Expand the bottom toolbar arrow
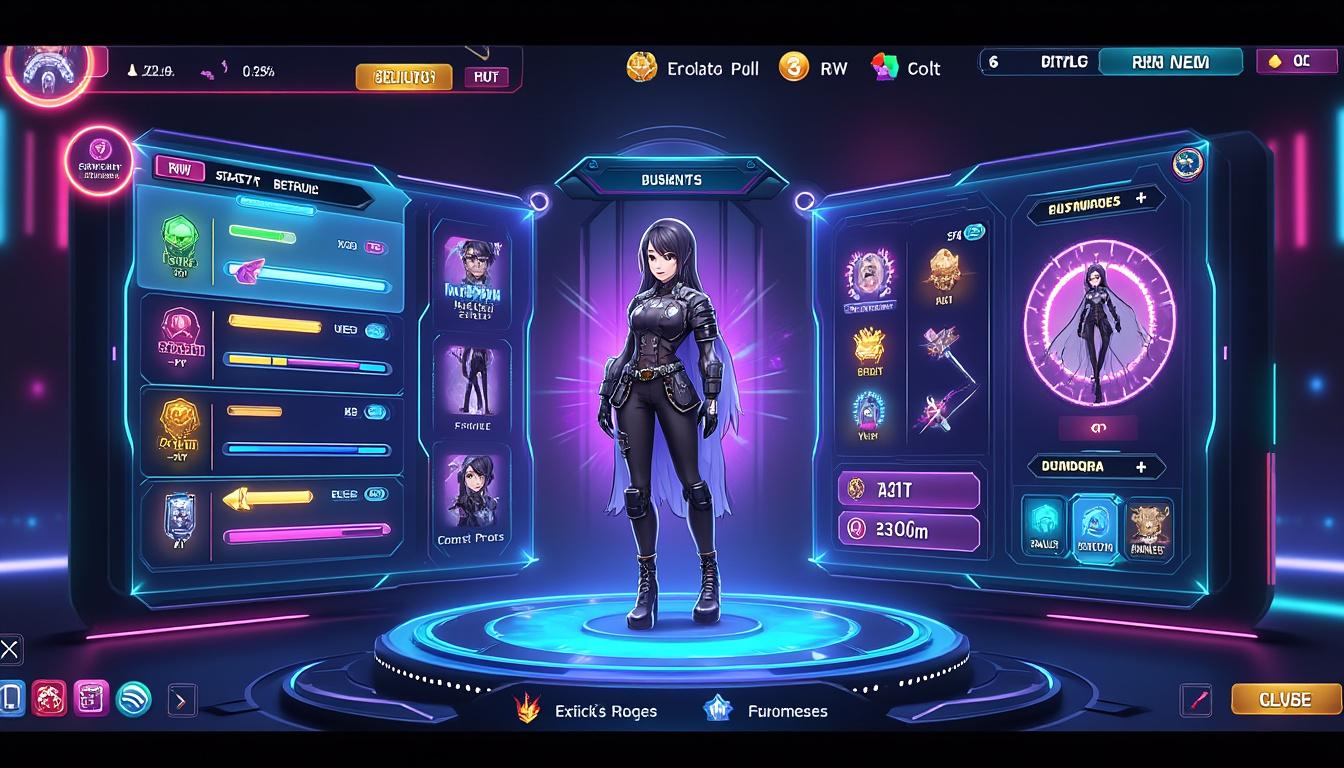Screen dimensions: 1344x768 tap(181, 700)
